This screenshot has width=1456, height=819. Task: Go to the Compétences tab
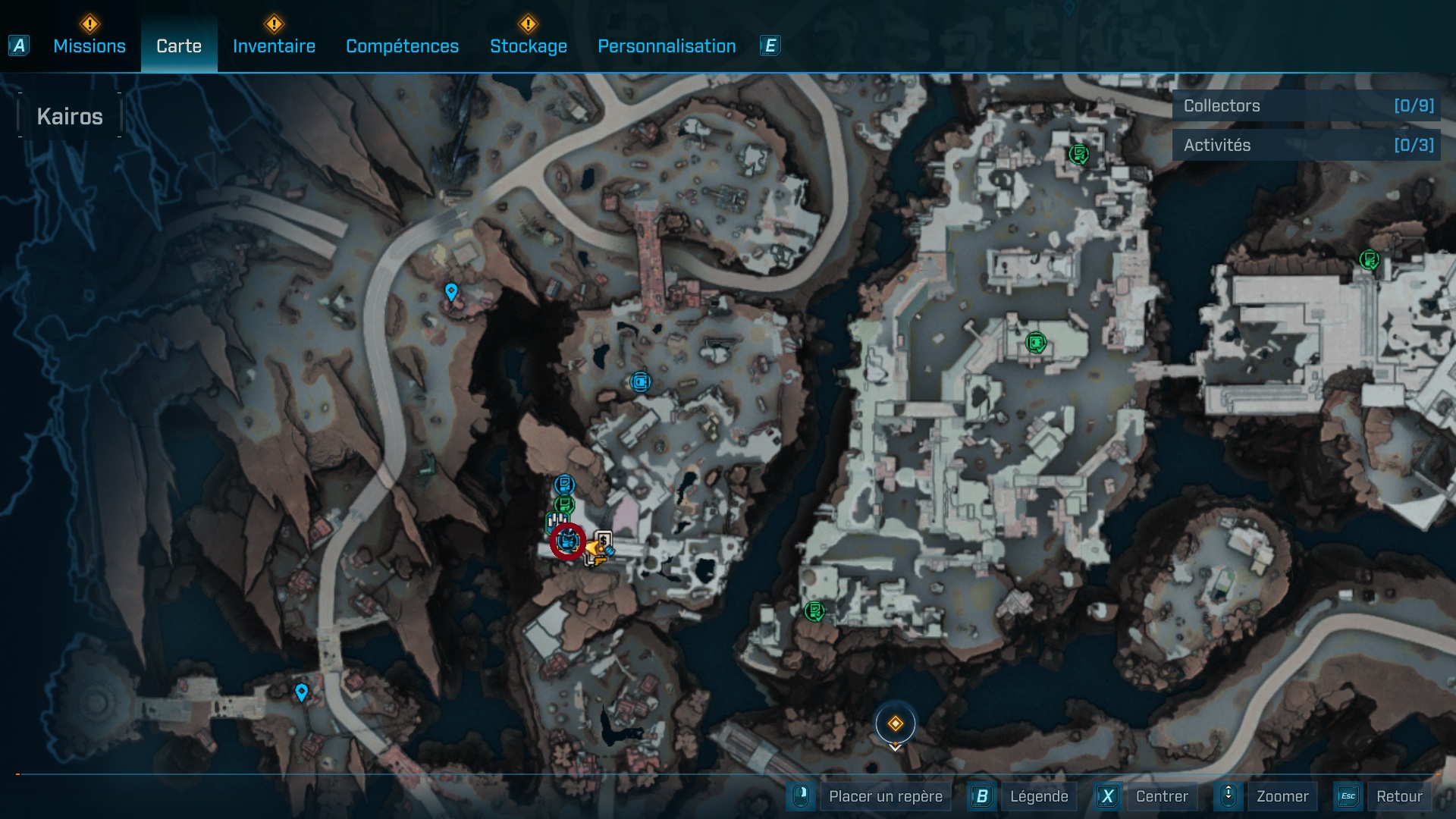pyautogui.click(x=402, y=46)
